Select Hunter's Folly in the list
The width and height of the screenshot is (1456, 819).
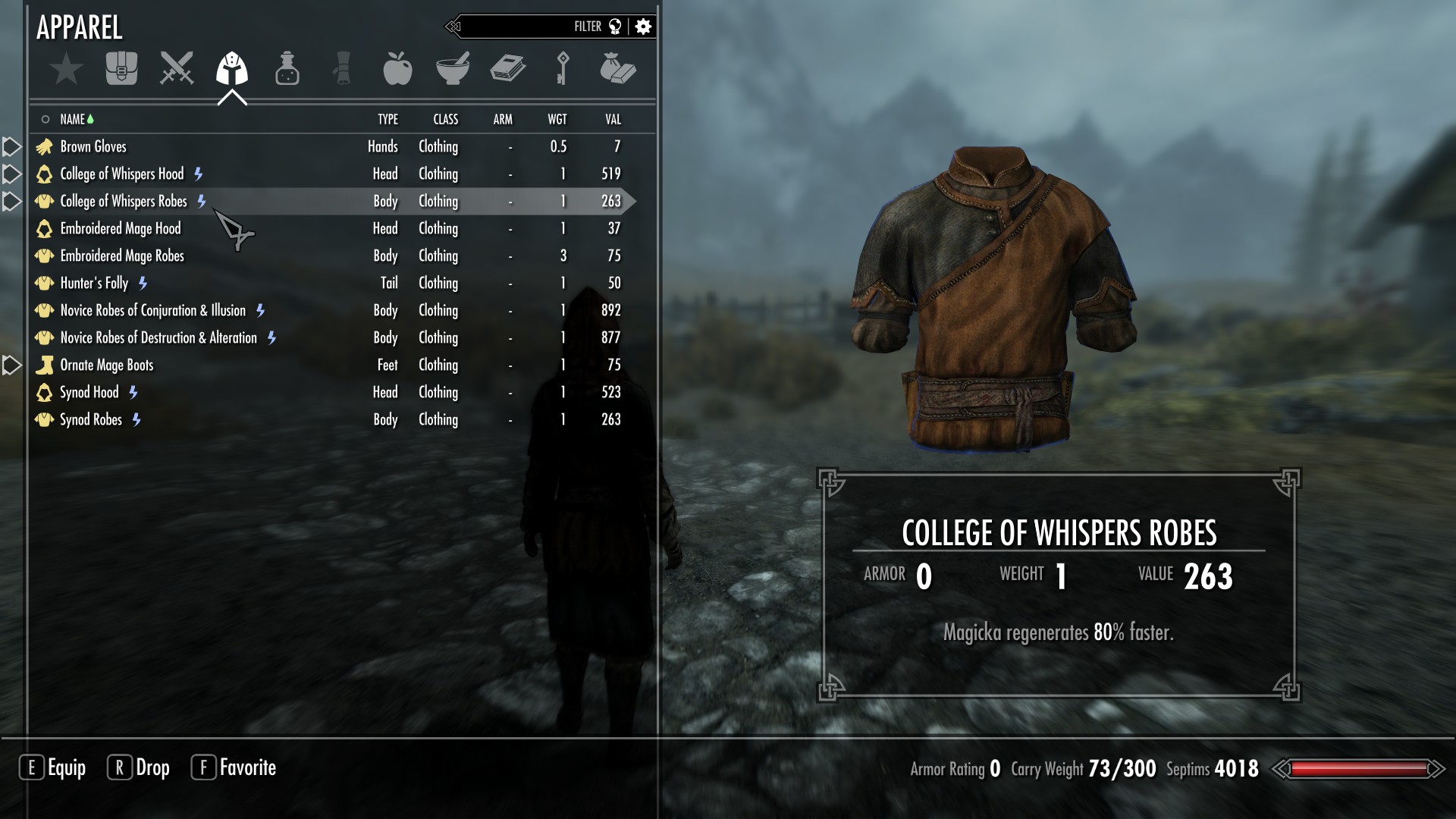[x=94, y=283]
